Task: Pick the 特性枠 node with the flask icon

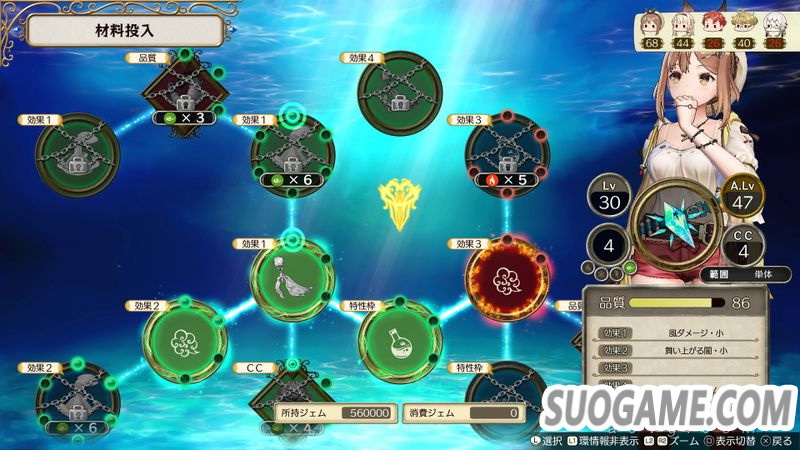Action: tap(400, 340)
